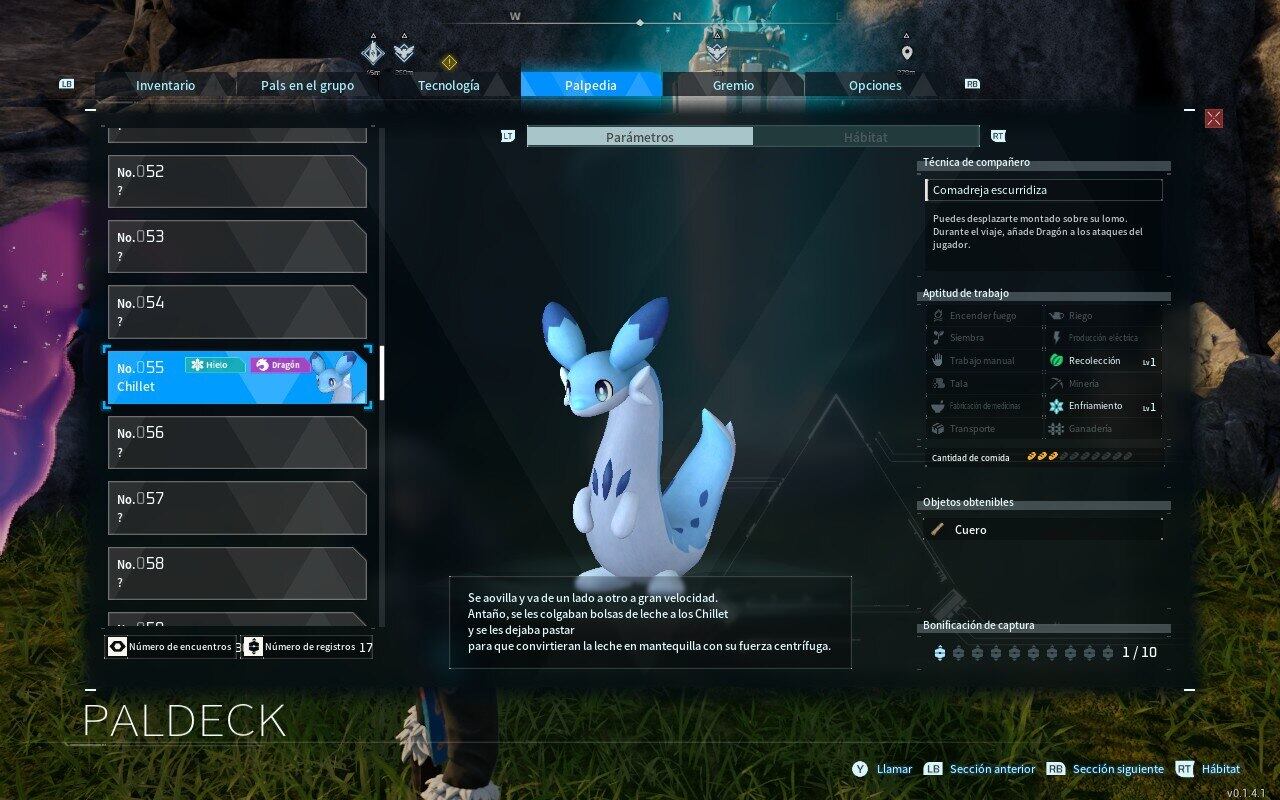Select the Chillet No.055 entry
This screenshot has height=800, width=1280.
[237, 377]
